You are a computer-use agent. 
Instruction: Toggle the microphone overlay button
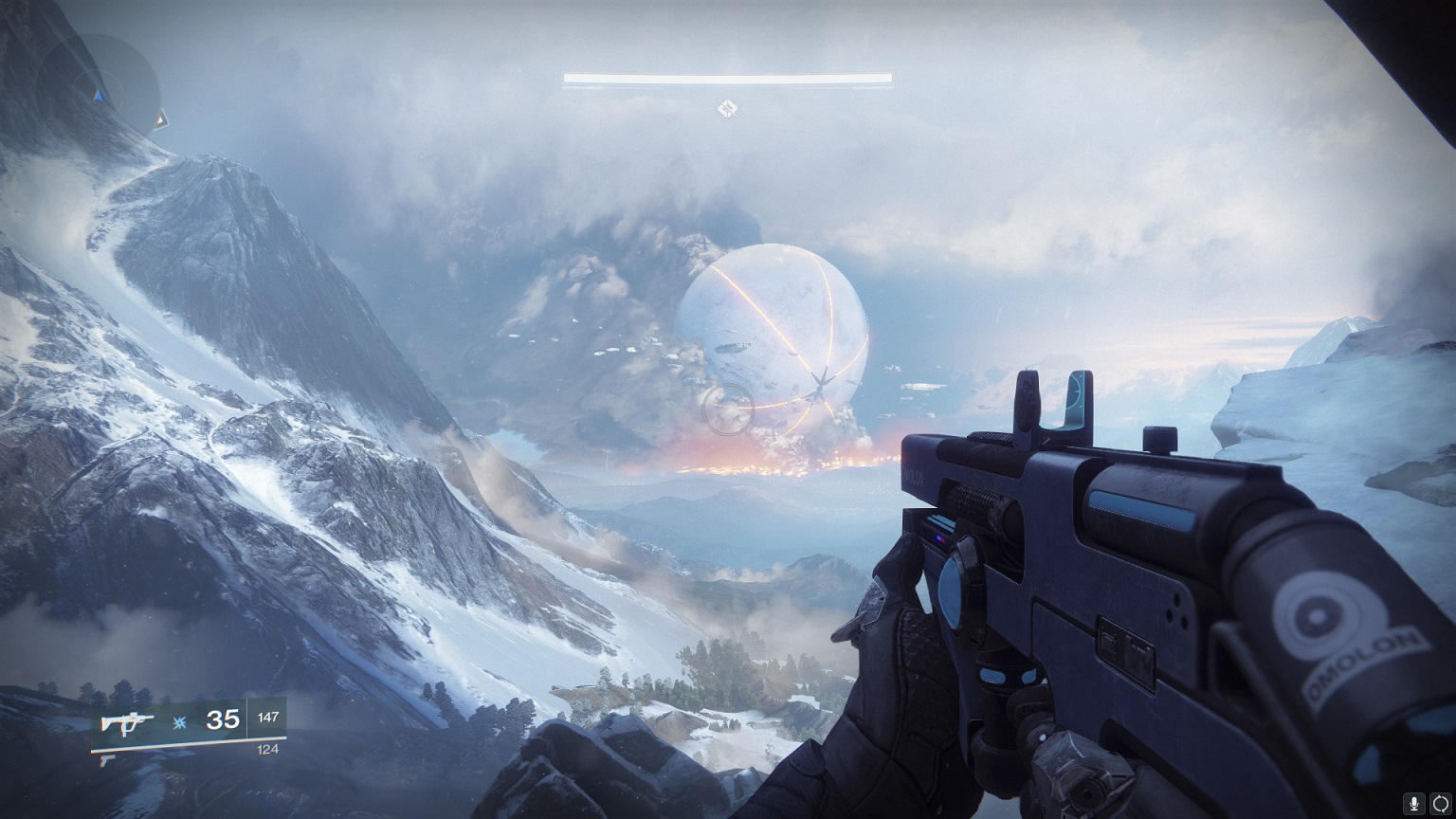pos(1414,803)
